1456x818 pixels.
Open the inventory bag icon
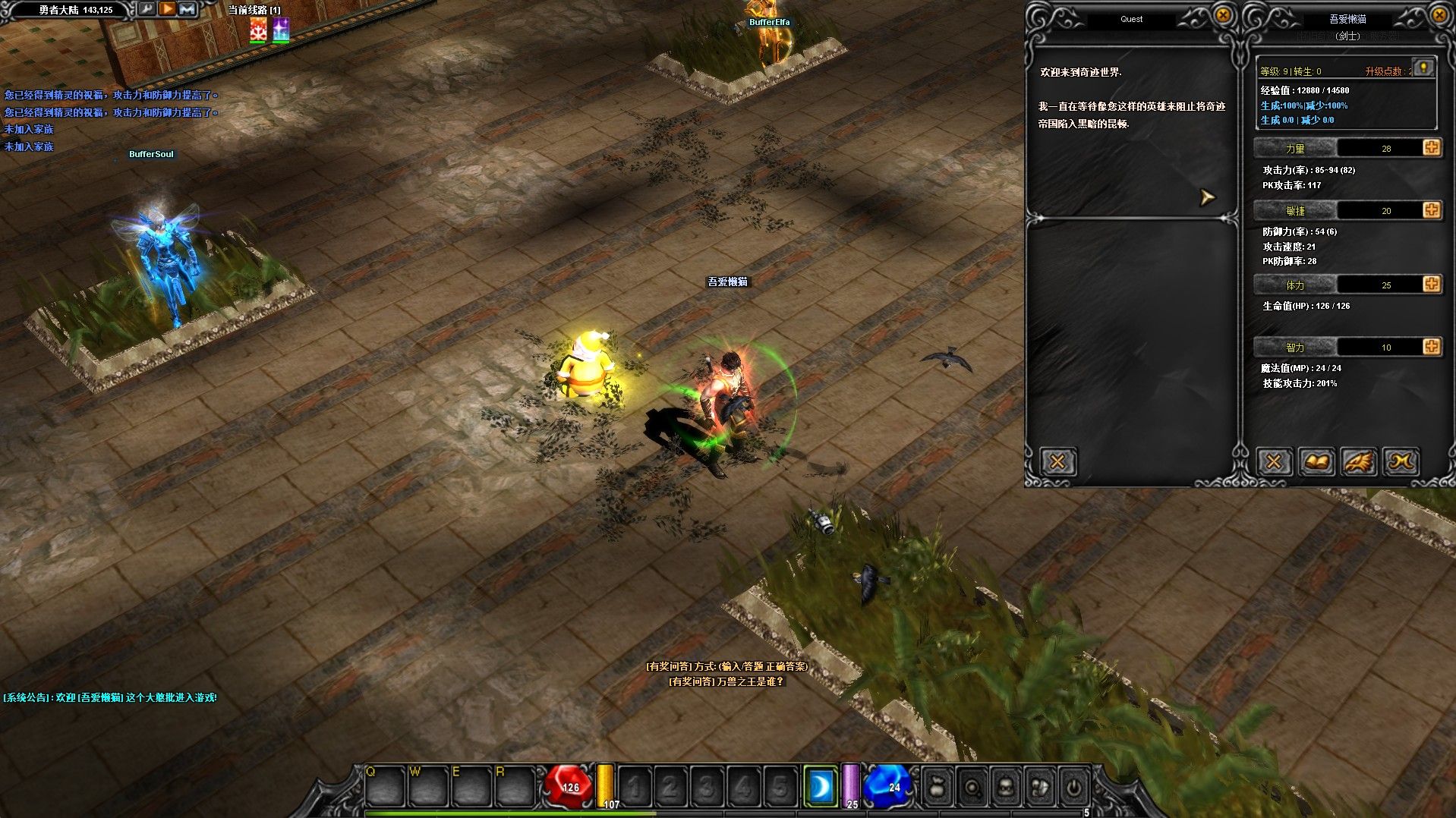938,787
